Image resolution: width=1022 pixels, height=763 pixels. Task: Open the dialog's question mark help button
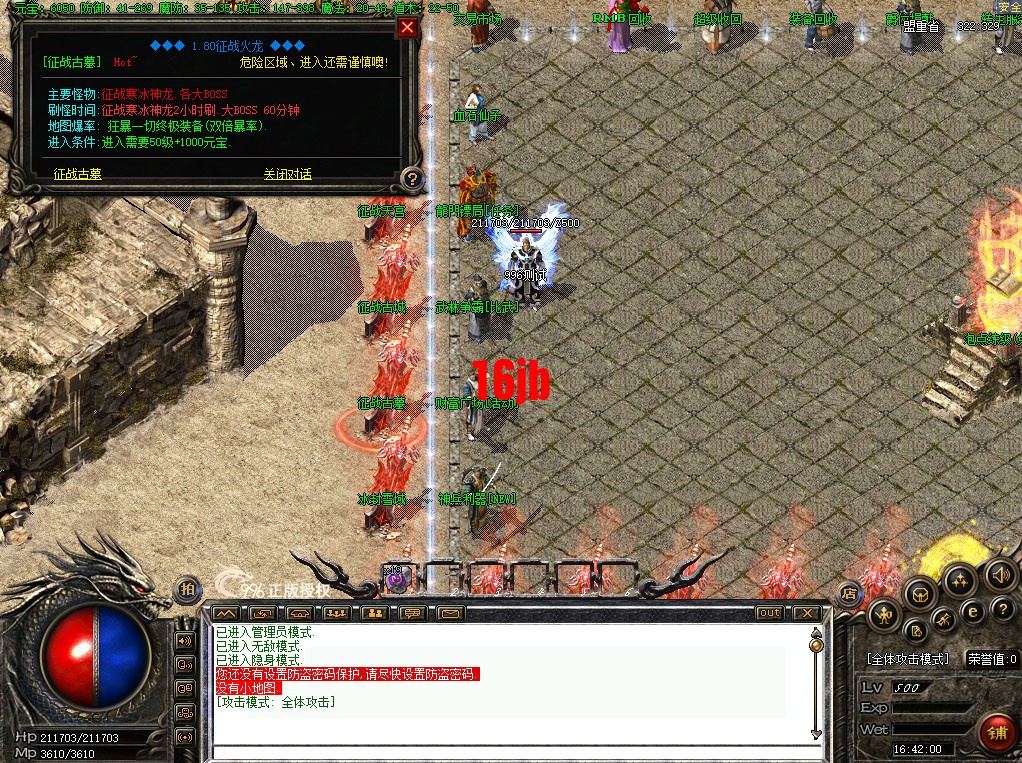[x=411, y=179]
